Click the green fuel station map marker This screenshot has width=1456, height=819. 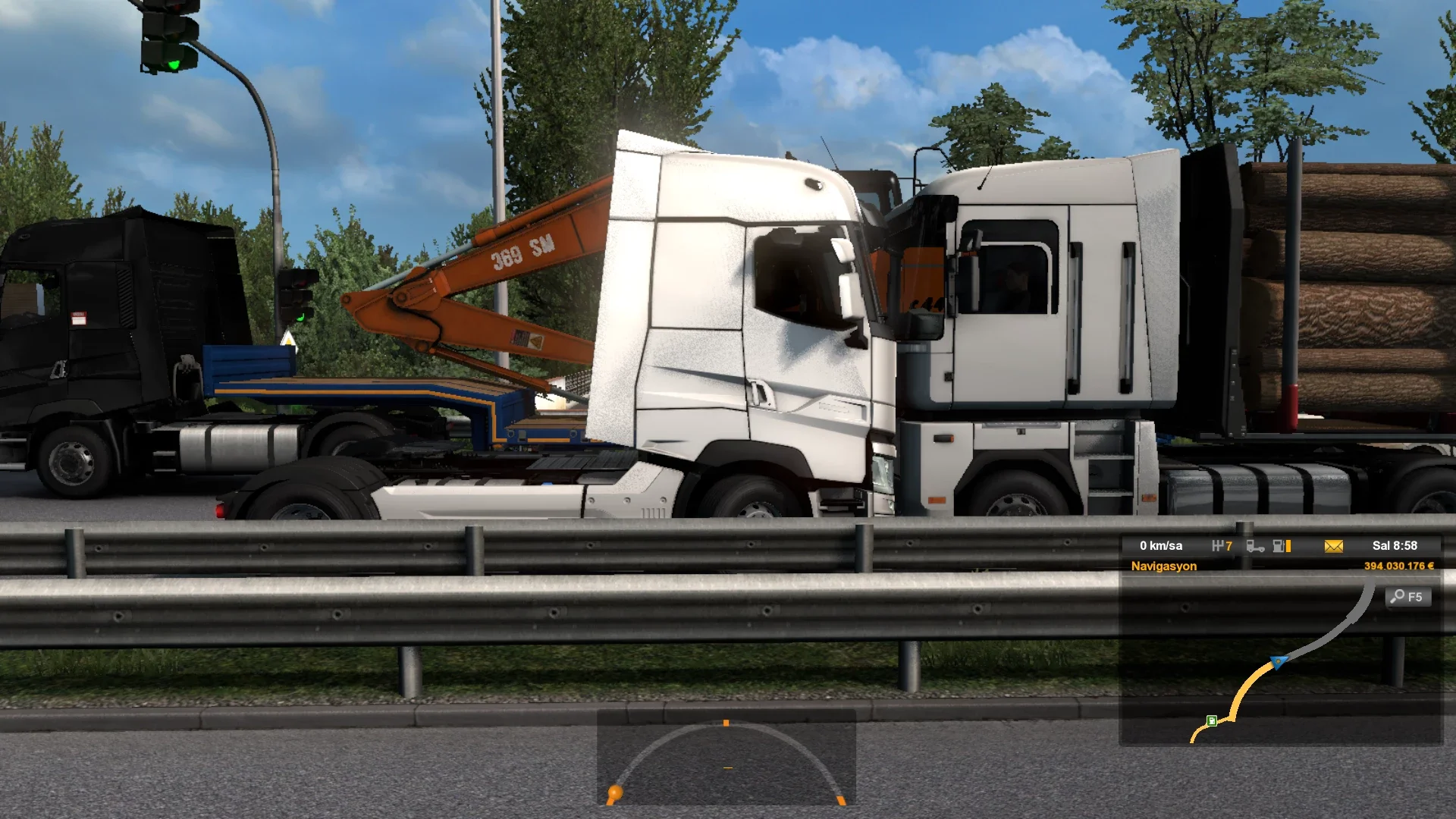pos(1212,720)
